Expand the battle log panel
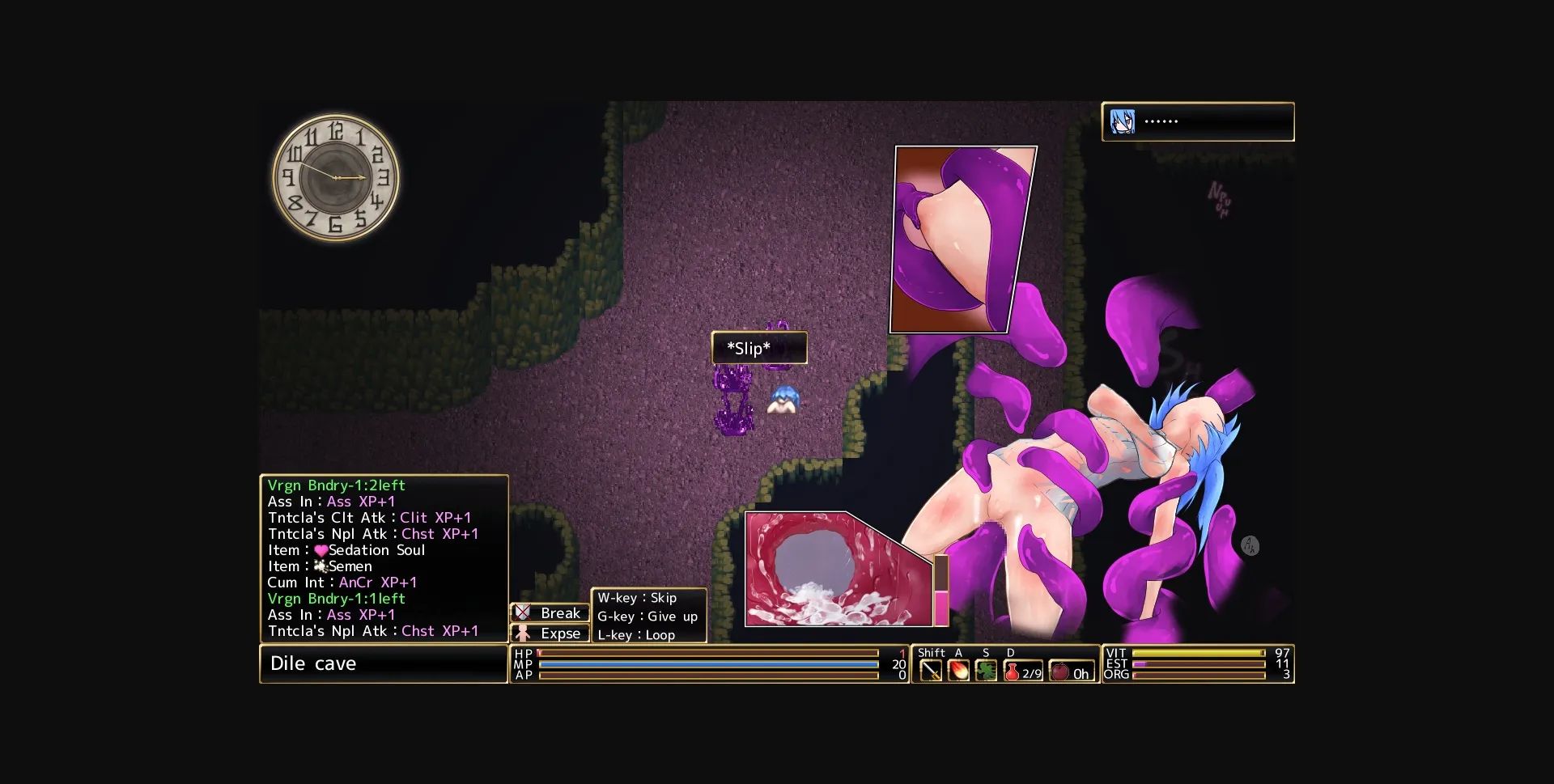This screenshot has width=1554, height=784. [383, 558]
